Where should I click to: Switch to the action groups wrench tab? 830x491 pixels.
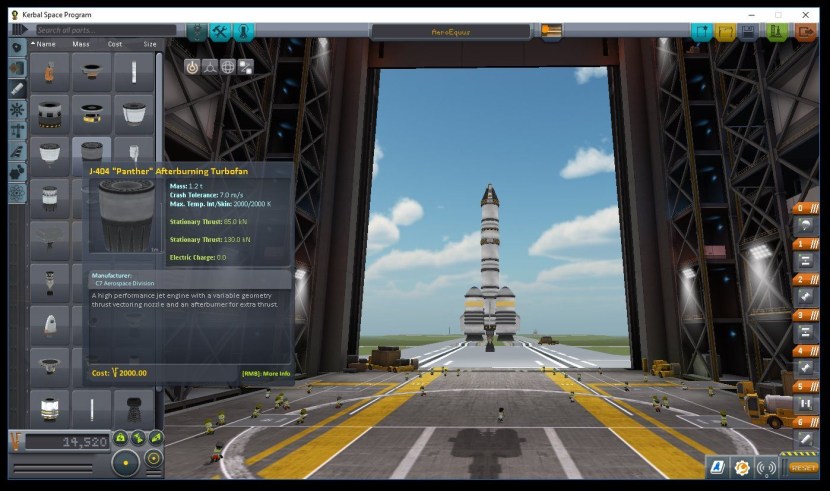[220, 31]
